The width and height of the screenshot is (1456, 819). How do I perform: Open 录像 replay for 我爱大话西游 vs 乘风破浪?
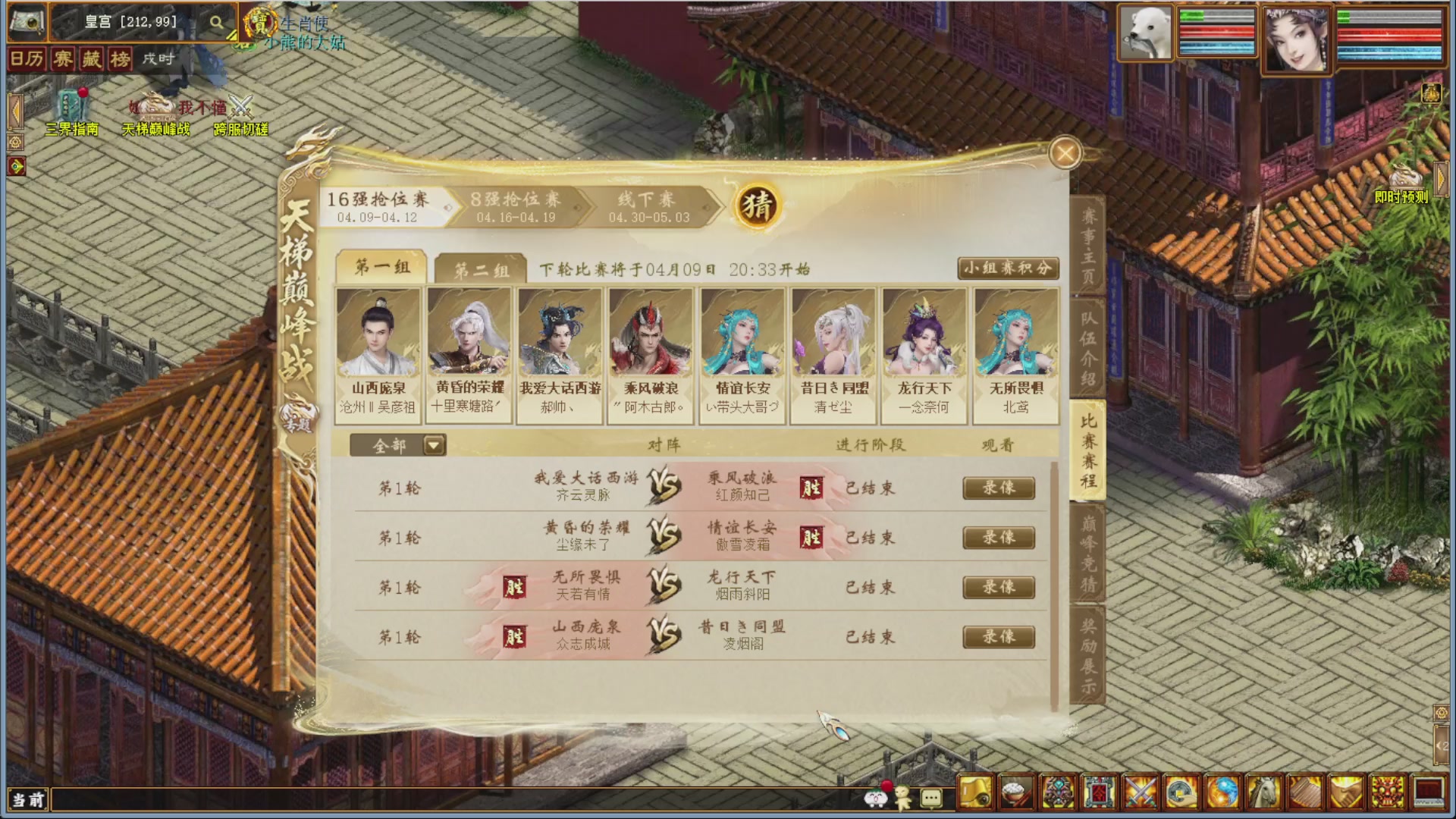click(x=999, y=488)
